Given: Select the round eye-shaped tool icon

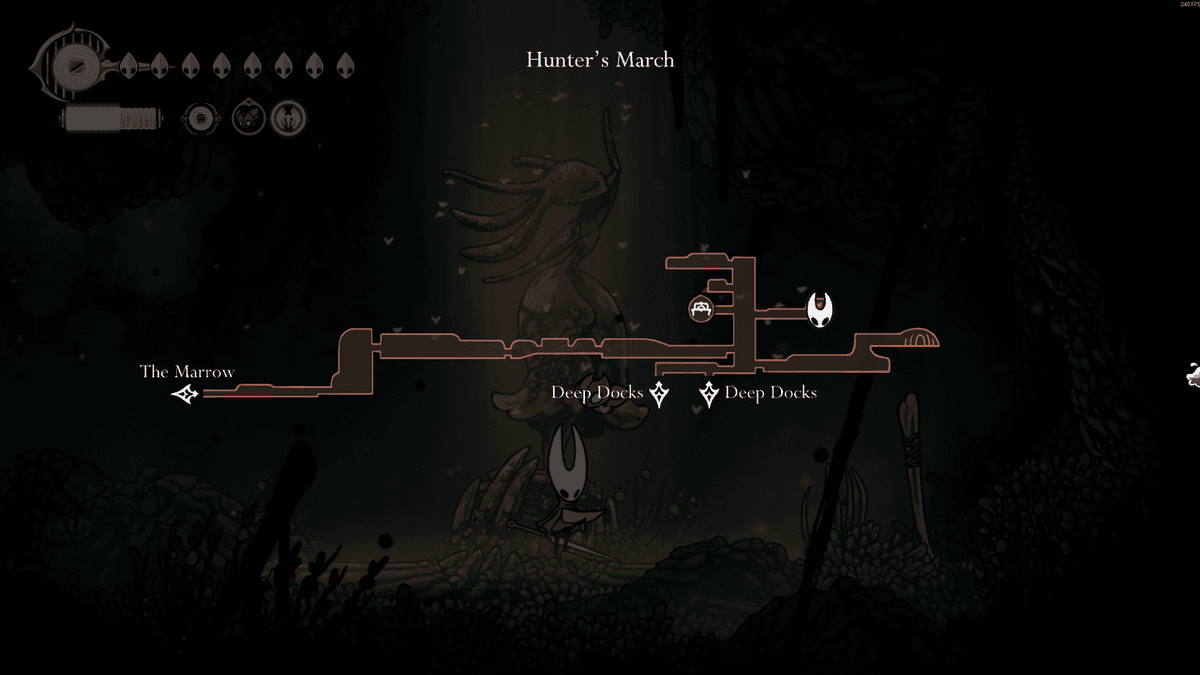Looking at the screenshot, I should tap(199, 119).
